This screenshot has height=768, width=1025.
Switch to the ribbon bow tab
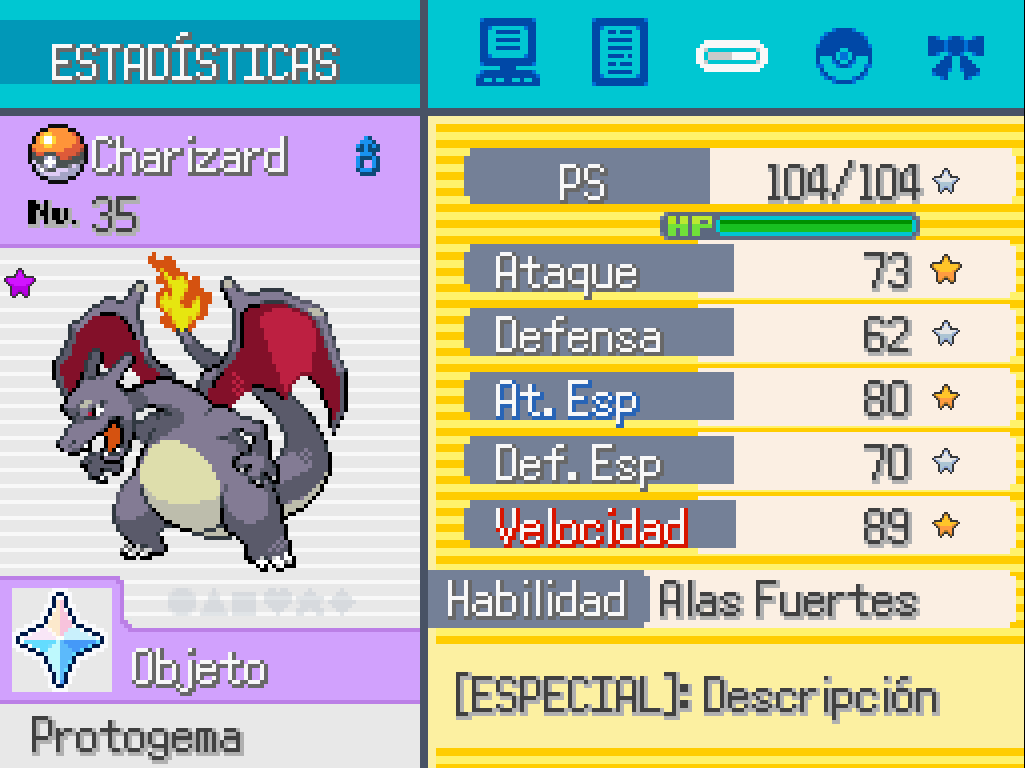pyautogui.click(x=955, y=56)
